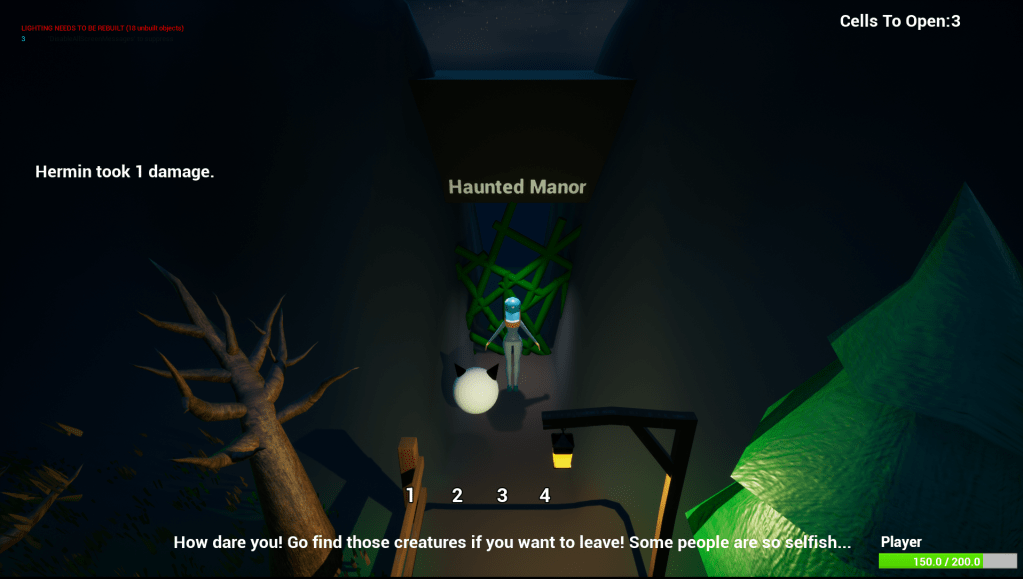Pick hotbar slot number 4
Viewport: 1023px width, 579px height.
click(x=545, y=495)
